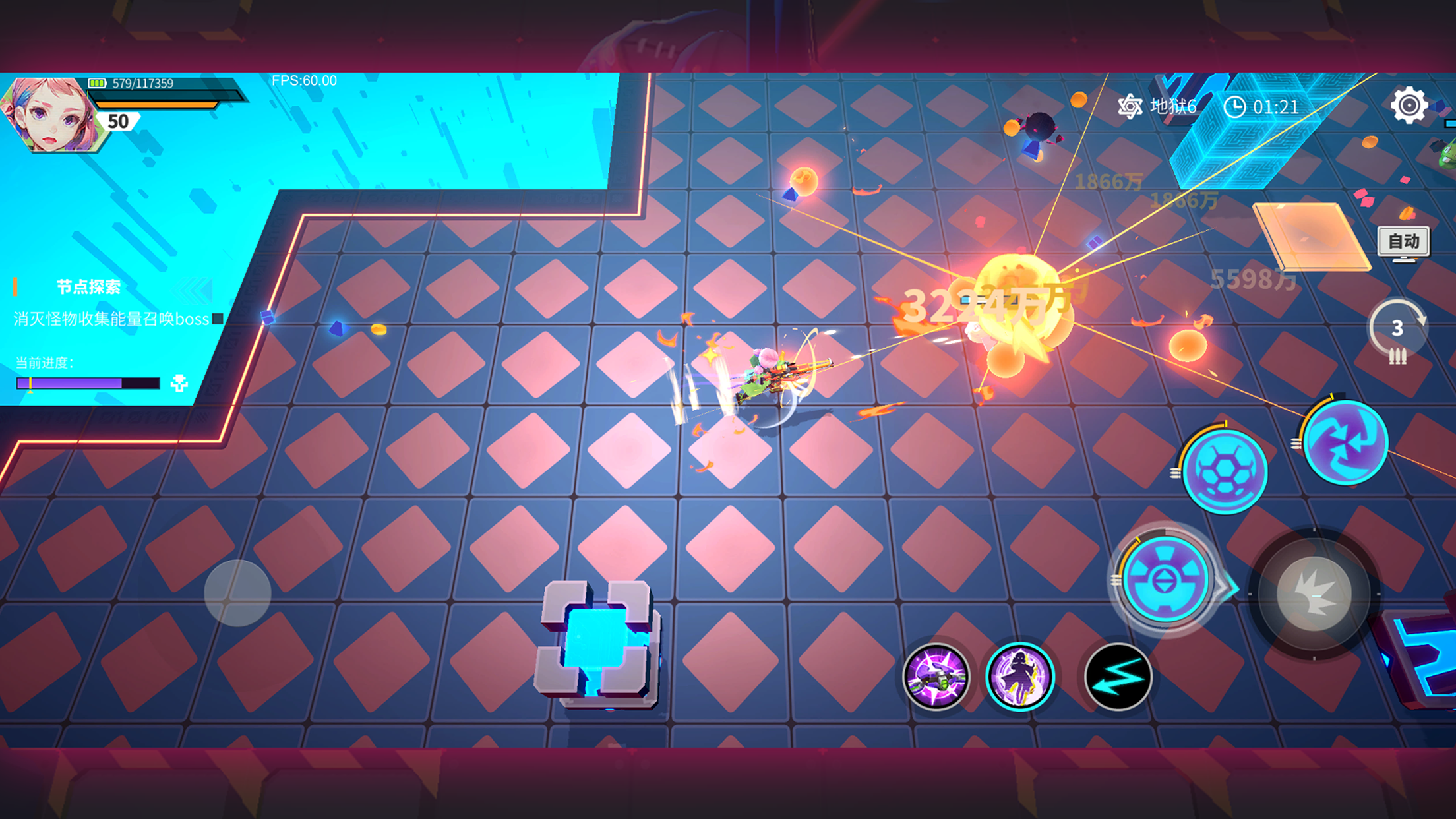Tap the reload ammo button
This screenshot has height=819, width=1456.
tap(1397, 332)
